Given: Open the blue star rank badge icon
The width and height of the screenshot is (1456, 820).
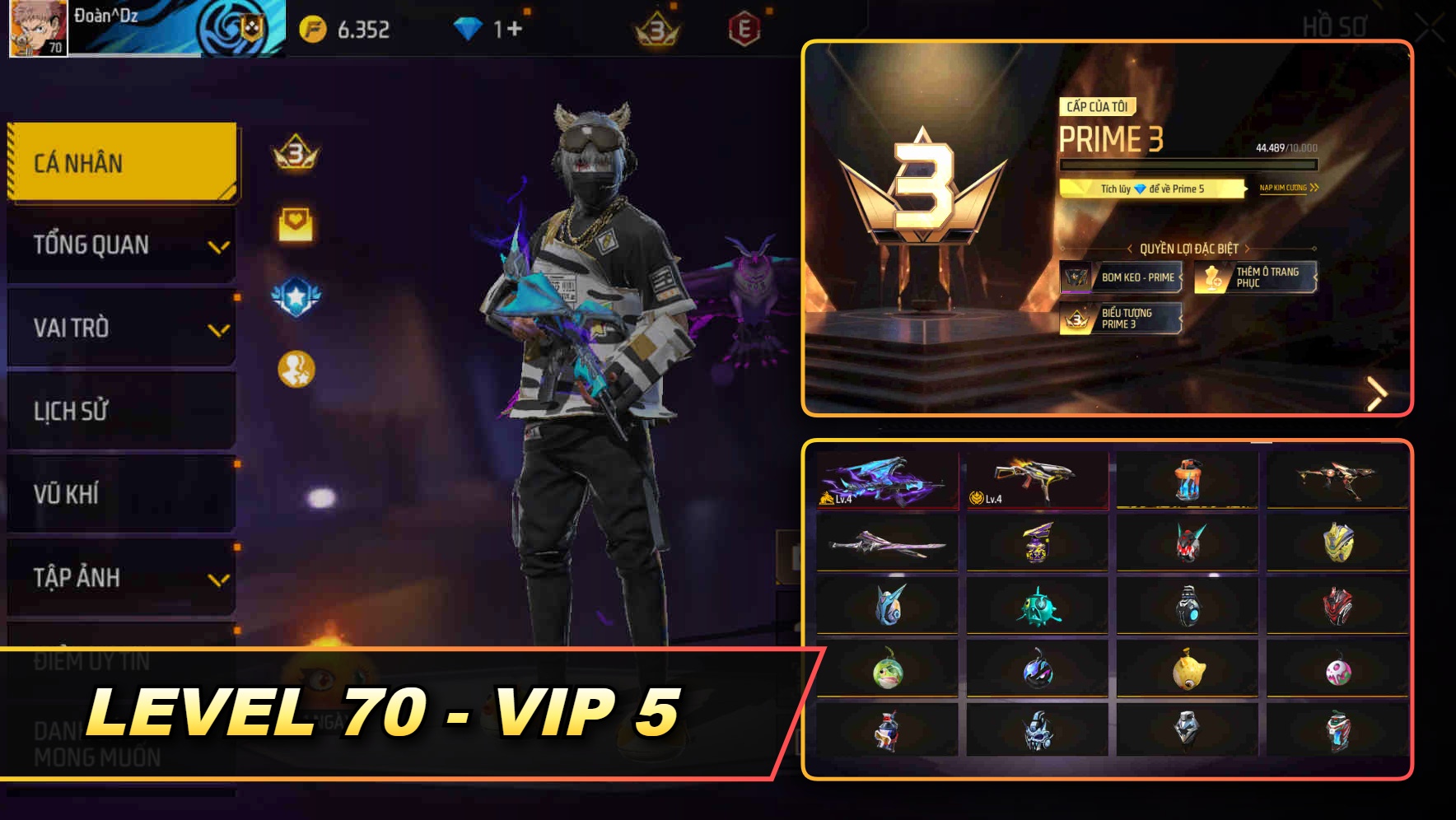Looking at the screenshot, I should [297, 296].
